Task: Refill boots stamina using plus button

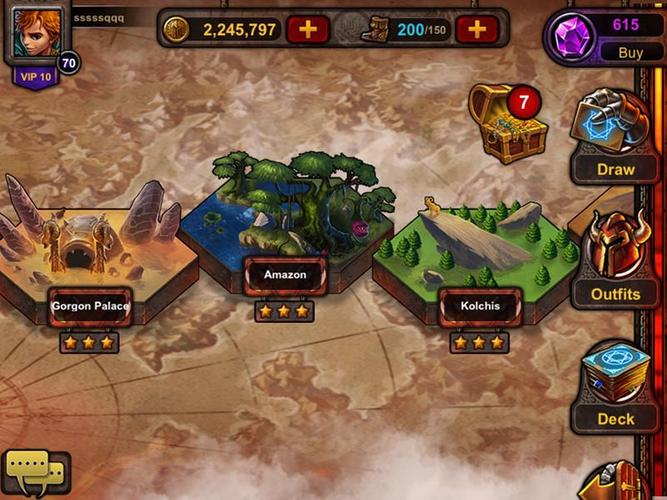Action: [x=476, y=29]
